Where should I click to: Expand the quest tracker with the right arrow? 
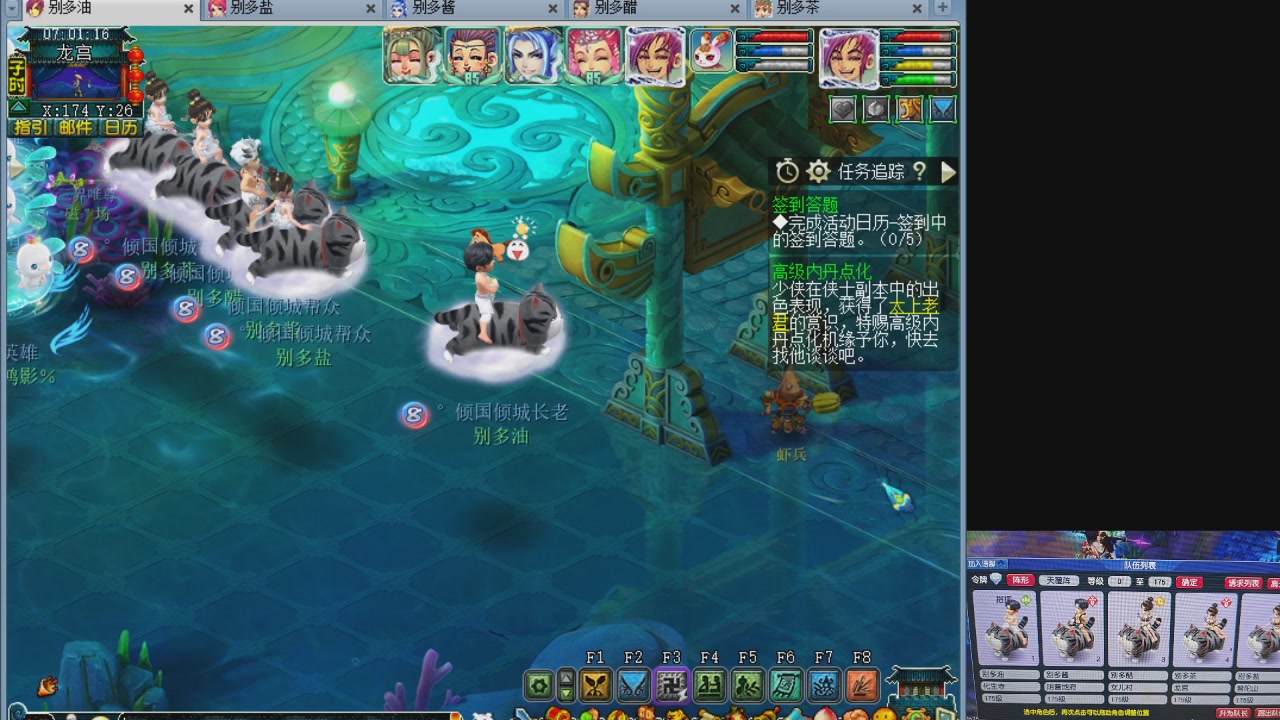pyautogui.click(x=947, y=172)
